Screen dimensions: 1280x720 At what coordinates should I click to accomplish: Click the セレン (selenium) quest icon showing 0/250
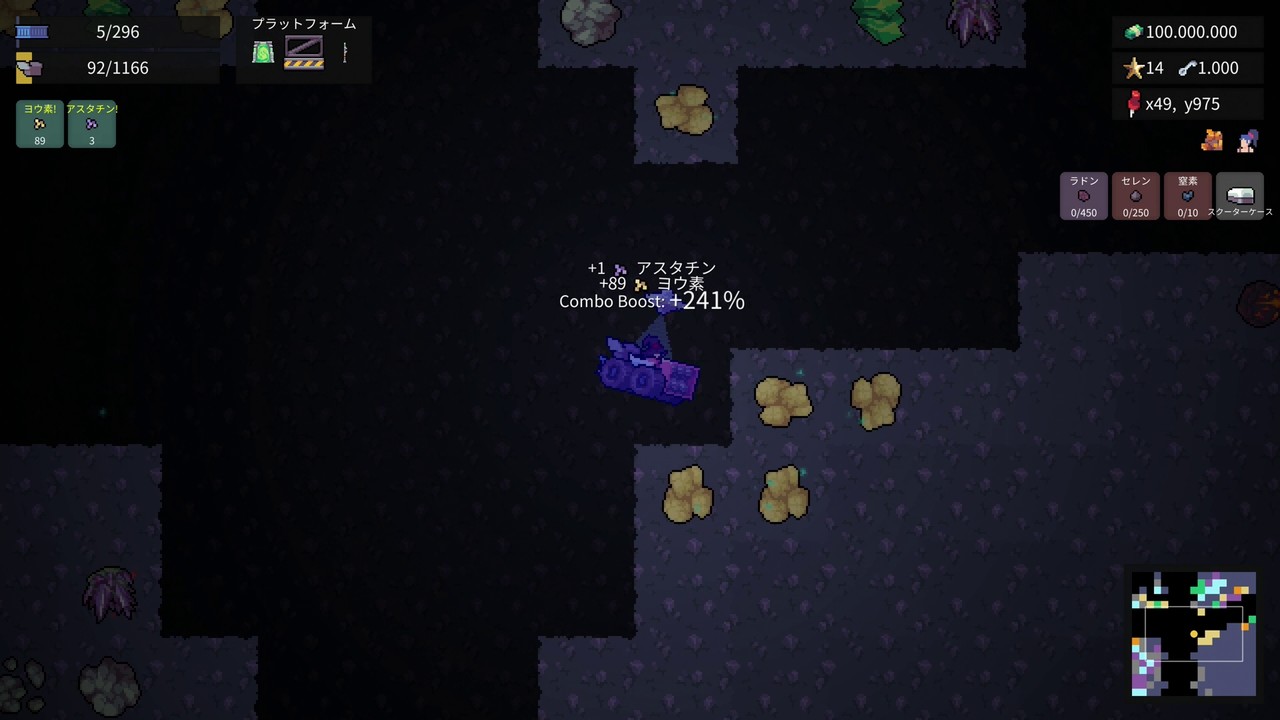pos(1135,196)
